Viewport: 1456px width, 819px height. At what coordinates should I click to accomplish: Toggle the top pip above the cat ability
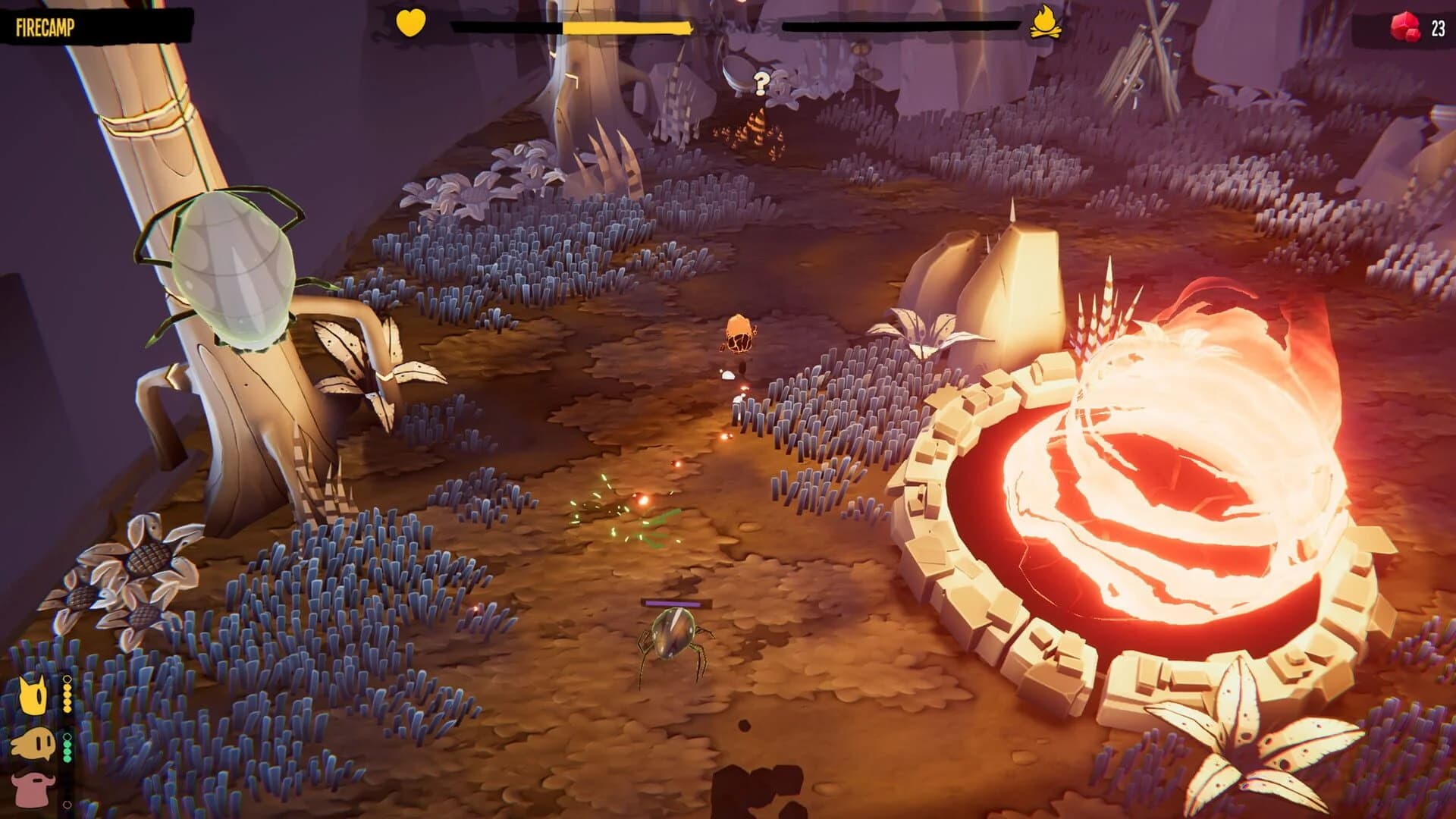67,679
